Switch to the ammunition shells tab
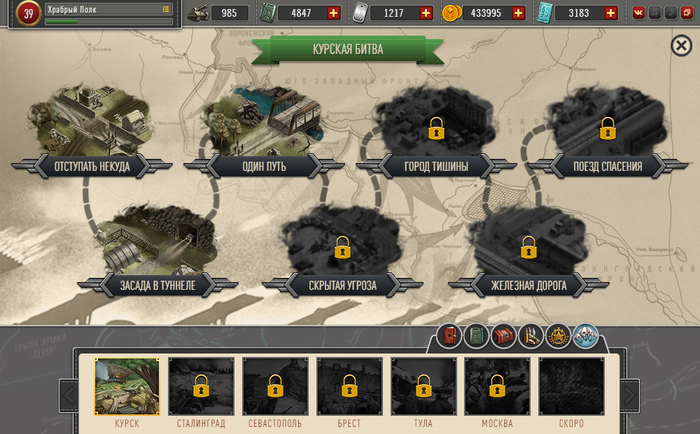 [x=530, y=337]
